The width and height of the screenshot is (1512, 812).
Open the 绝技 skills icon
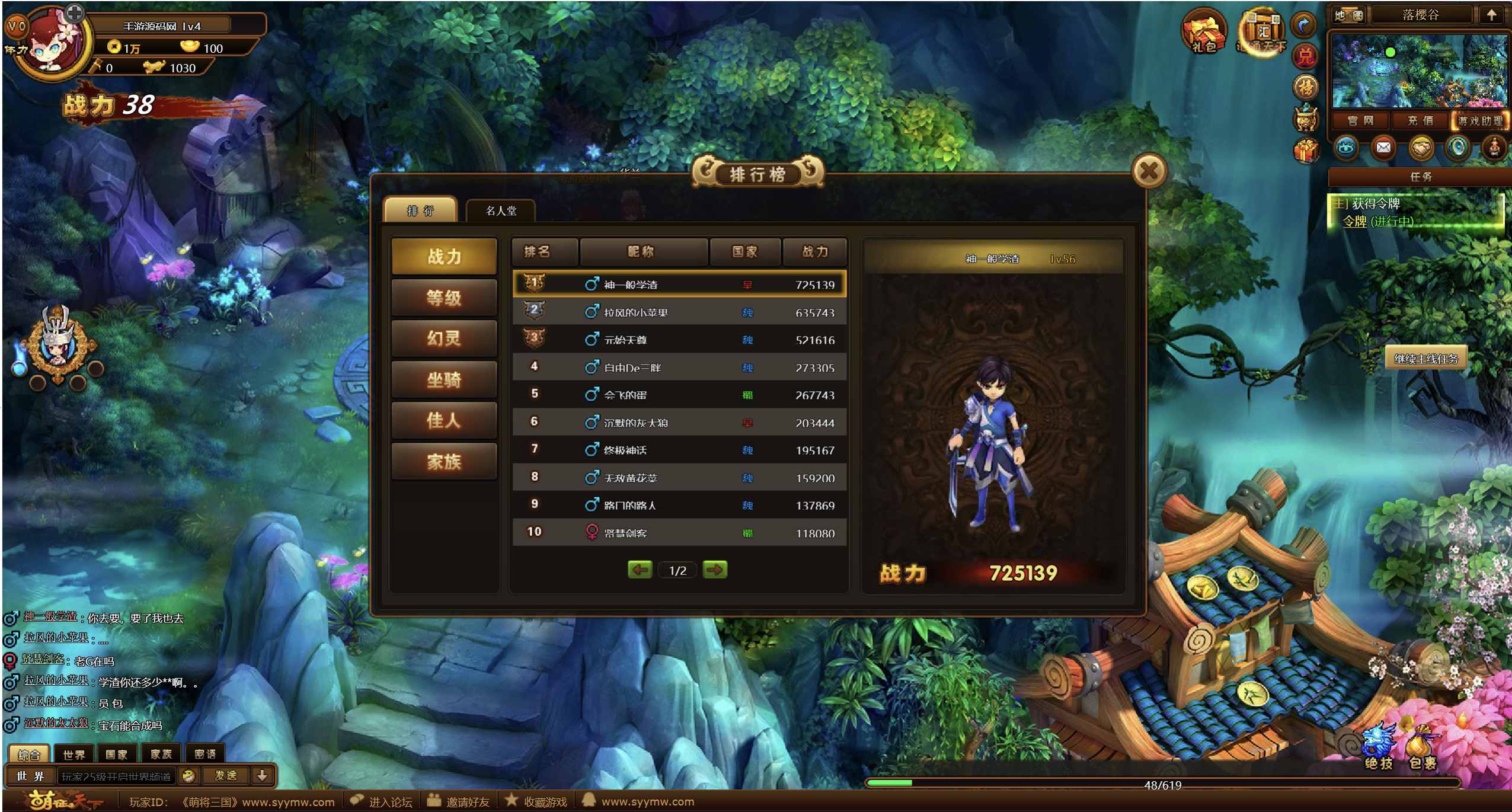click(x=1378, y=750)
